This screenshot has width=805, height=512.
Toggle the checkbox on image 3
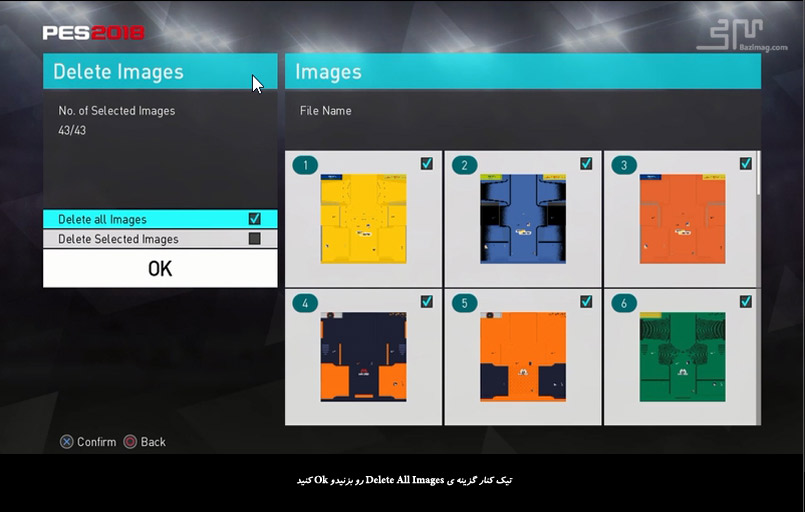tap(745, 164)
